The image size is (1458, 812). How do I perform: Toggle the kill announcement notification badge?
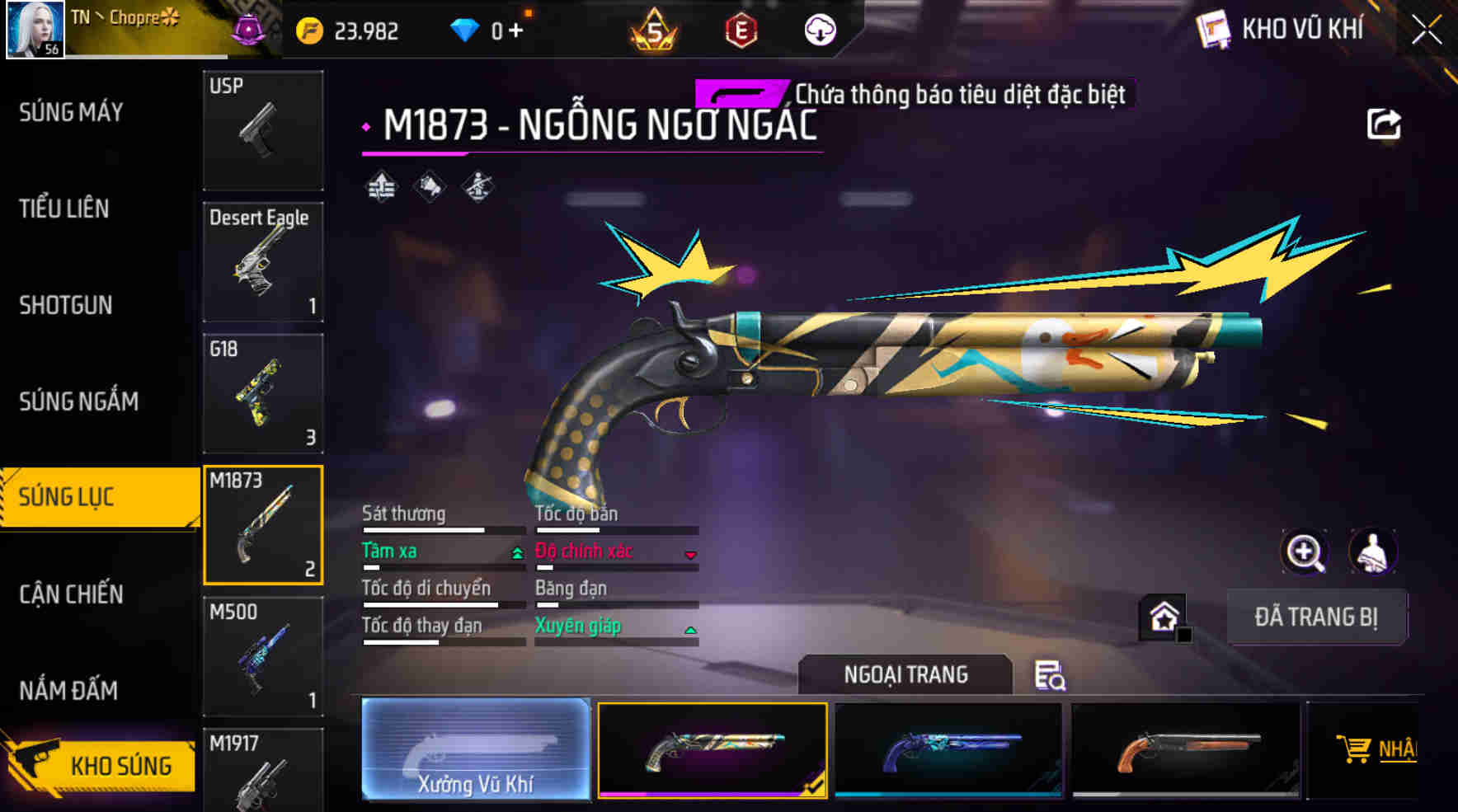740,93
